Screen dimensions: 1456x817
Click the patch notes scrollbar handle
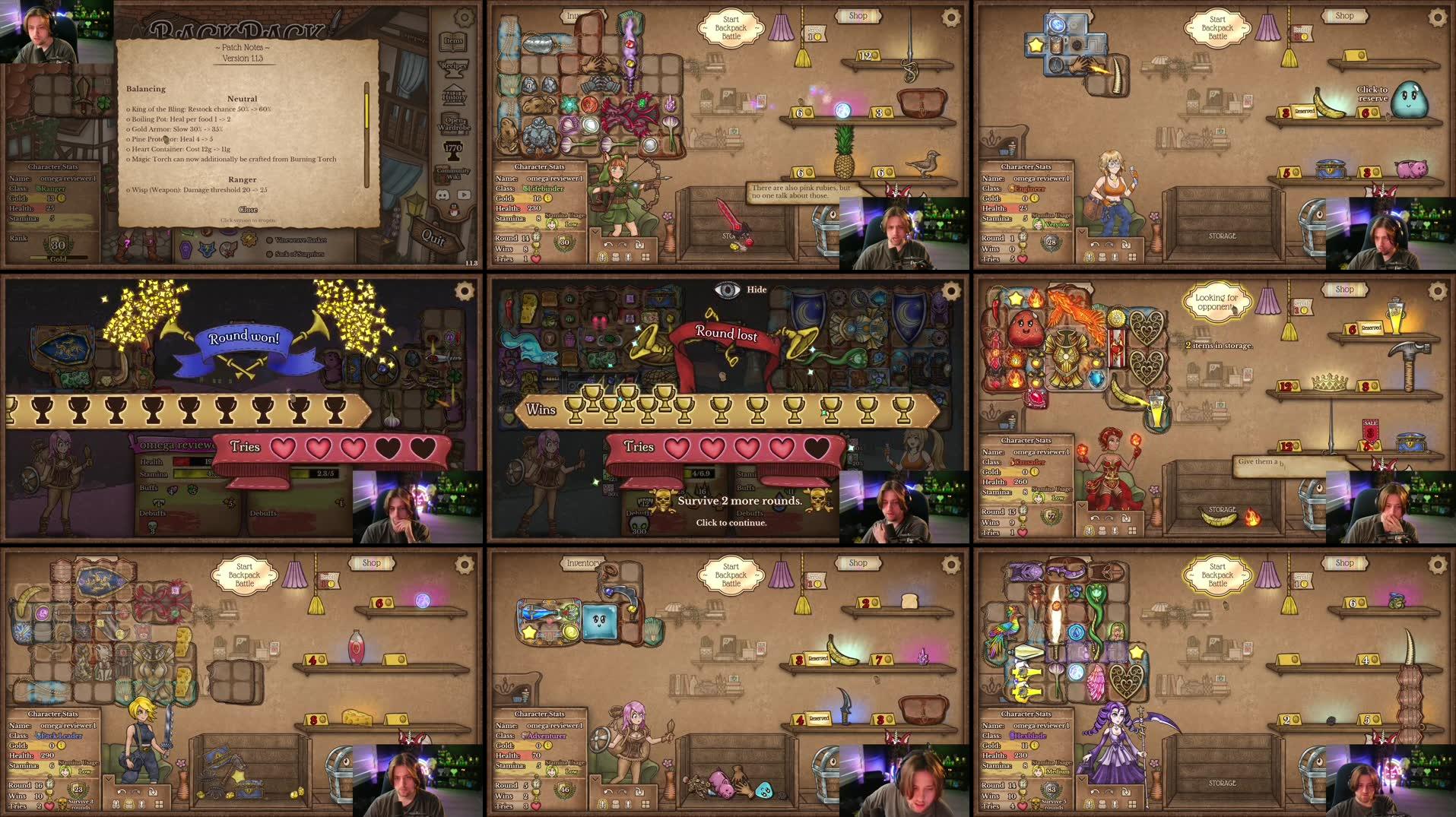[366, 110]
